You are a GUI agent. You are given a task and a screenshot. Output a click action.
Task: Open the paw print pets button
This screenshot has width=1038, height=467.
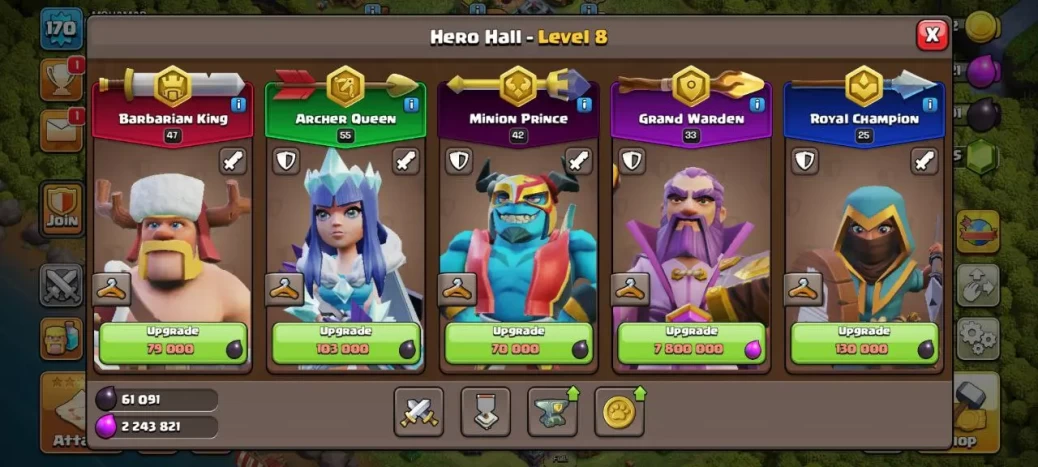(x=619, y=411)
